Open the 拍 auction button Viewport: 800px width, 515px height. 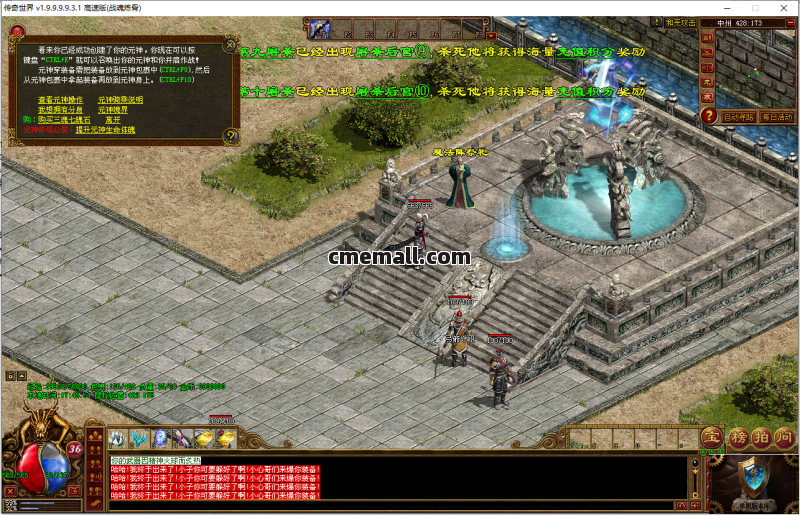(x=760, y=437)
